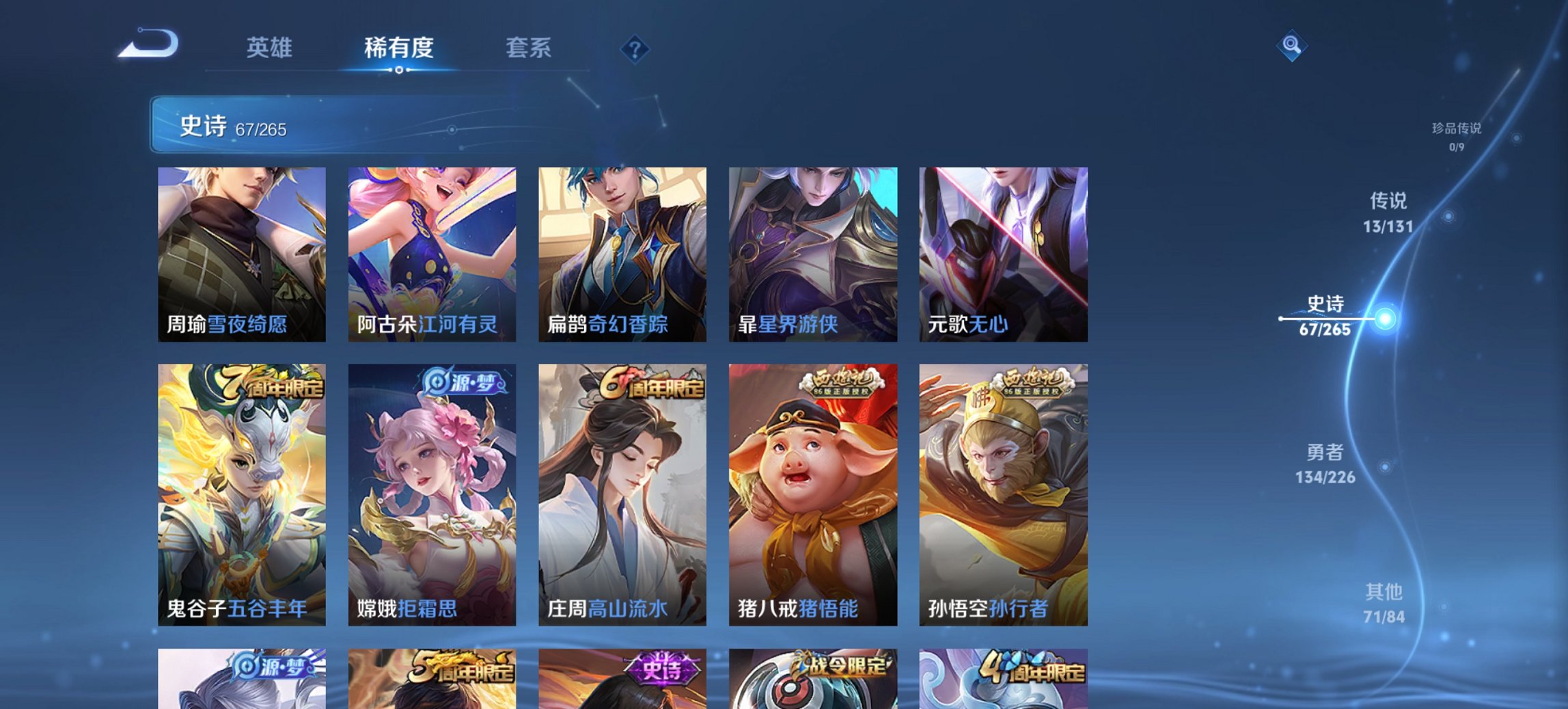Open the help question mark icon

tap(635, 49)
